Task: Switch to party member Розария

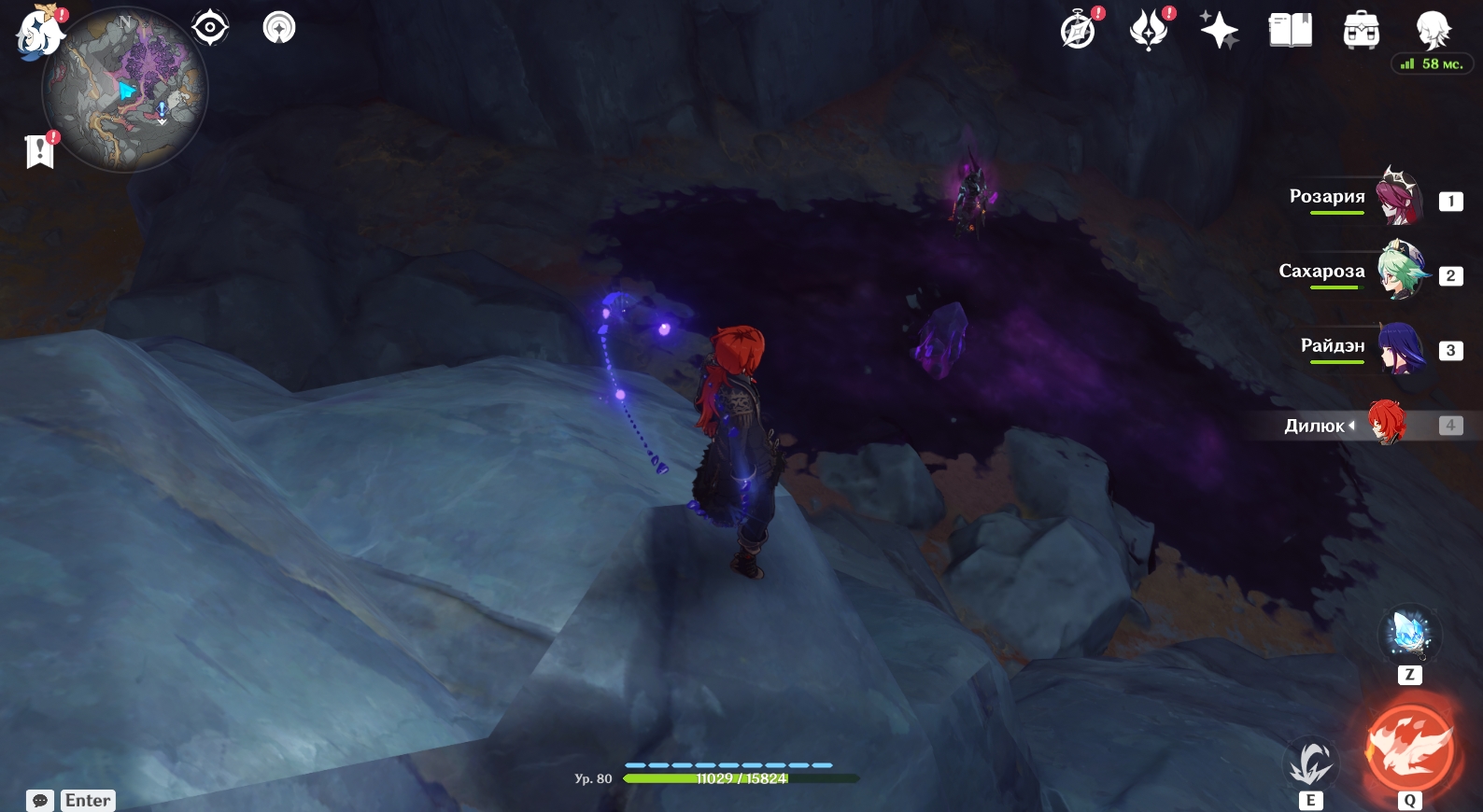Action: 1398,197
